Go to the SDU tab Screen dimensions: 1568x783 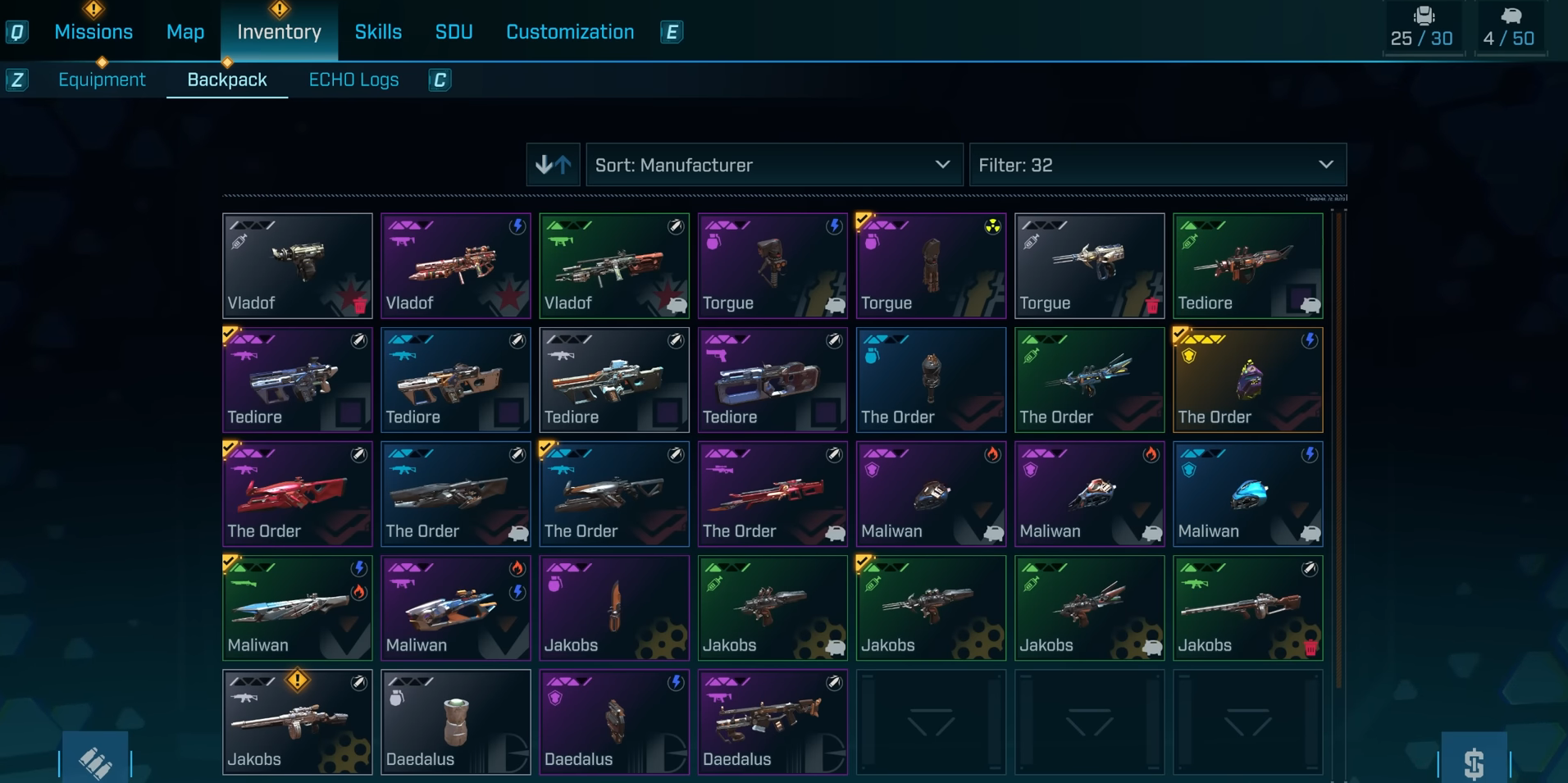454,32
